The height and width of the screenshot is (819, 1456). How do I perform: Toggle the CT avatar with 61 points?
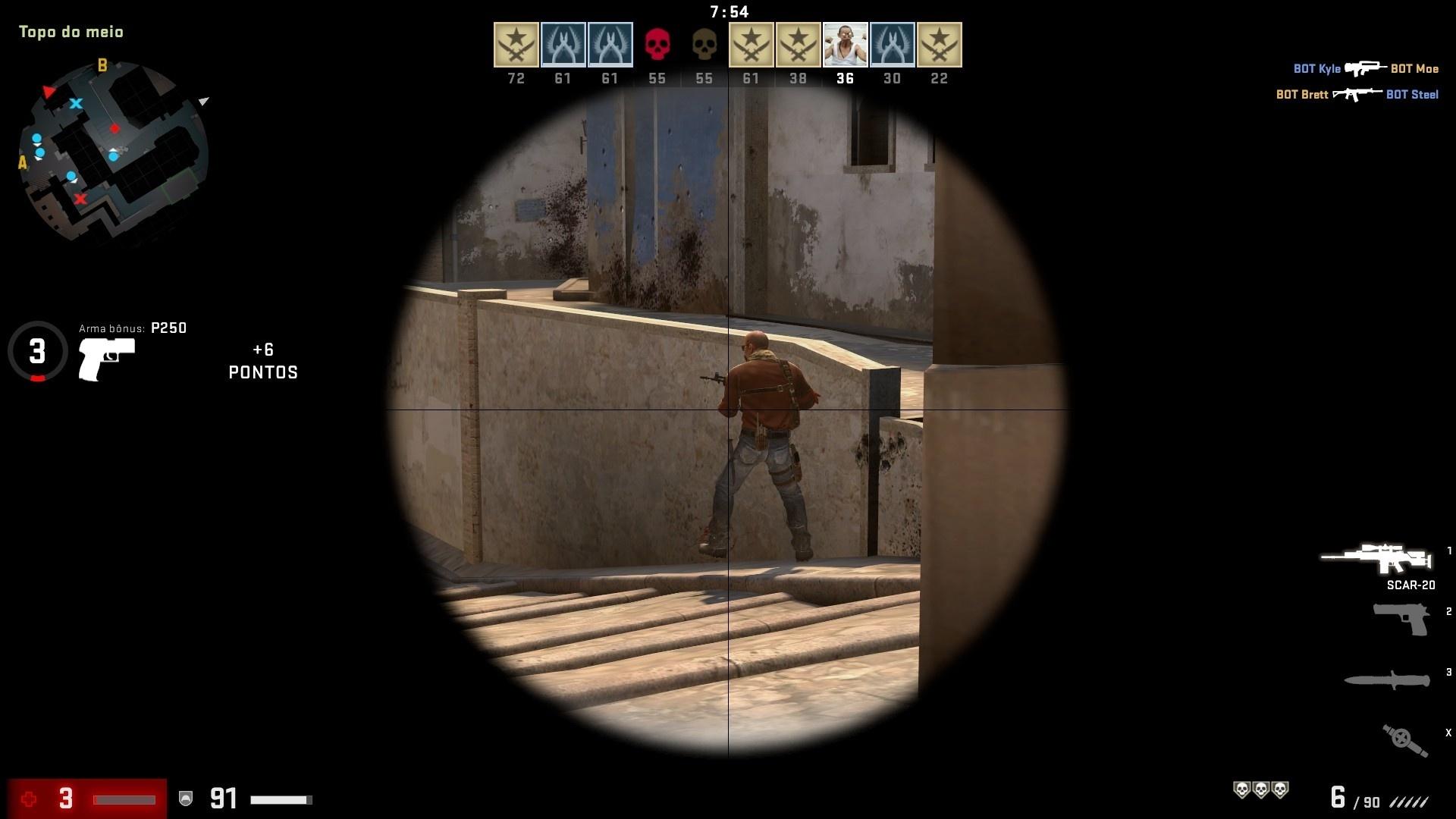pos(563,44)
